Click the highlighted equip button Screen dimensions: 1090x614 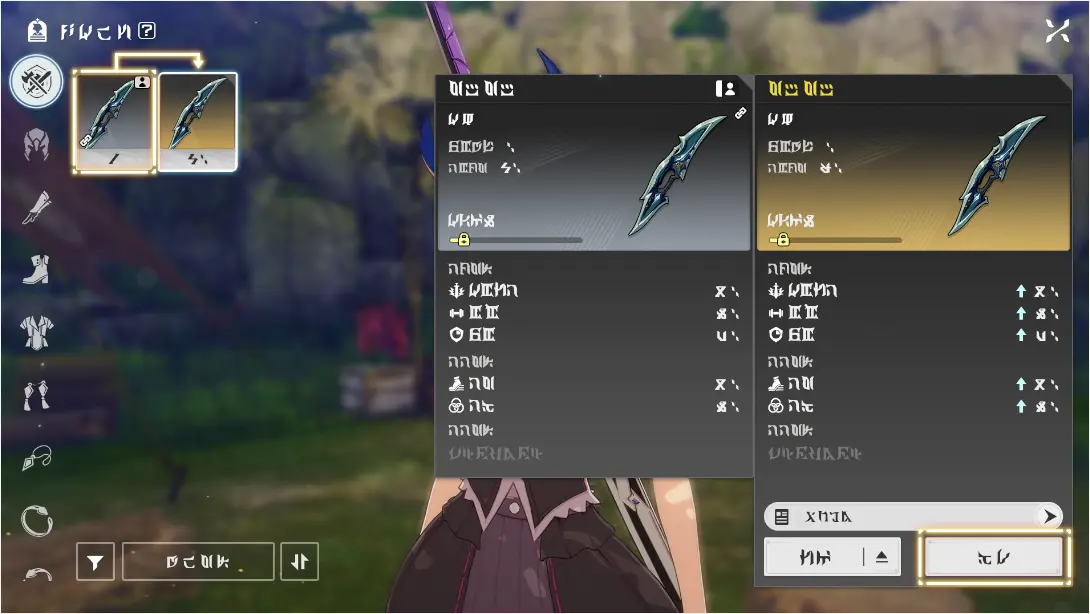pos(993,557)
